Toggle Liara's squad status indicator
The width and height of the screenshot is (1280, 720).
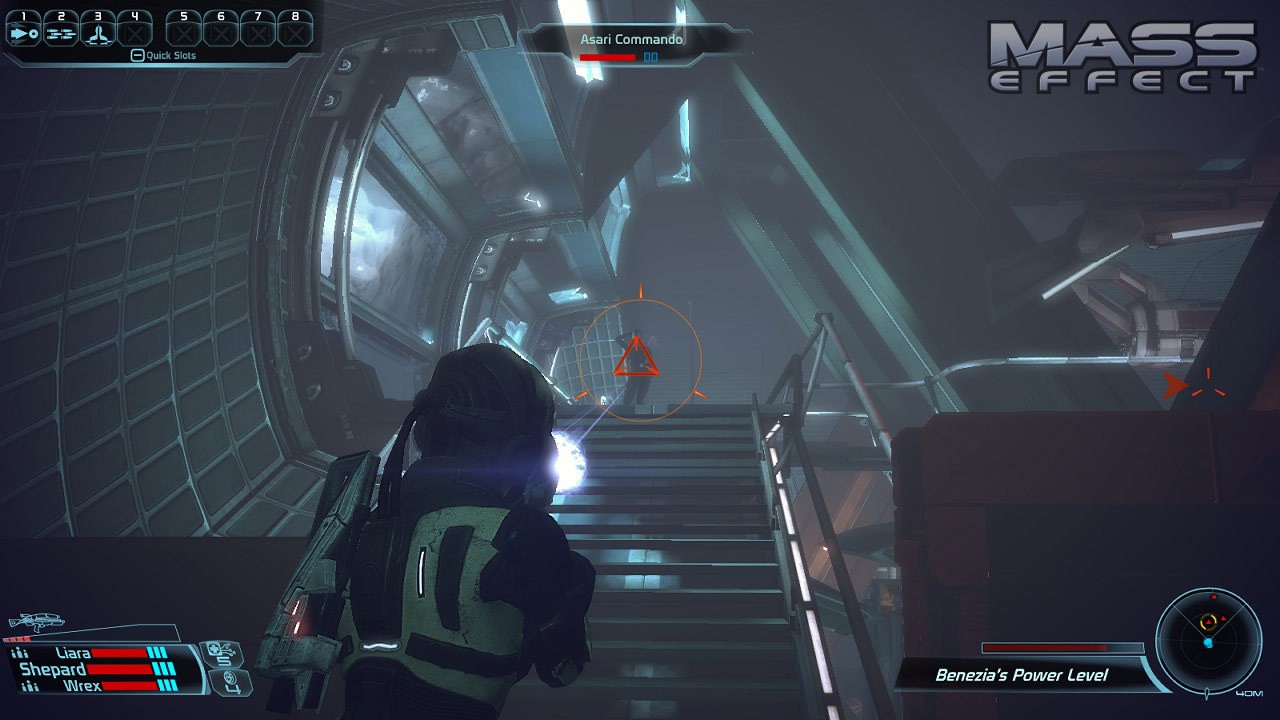pos(20,653)
